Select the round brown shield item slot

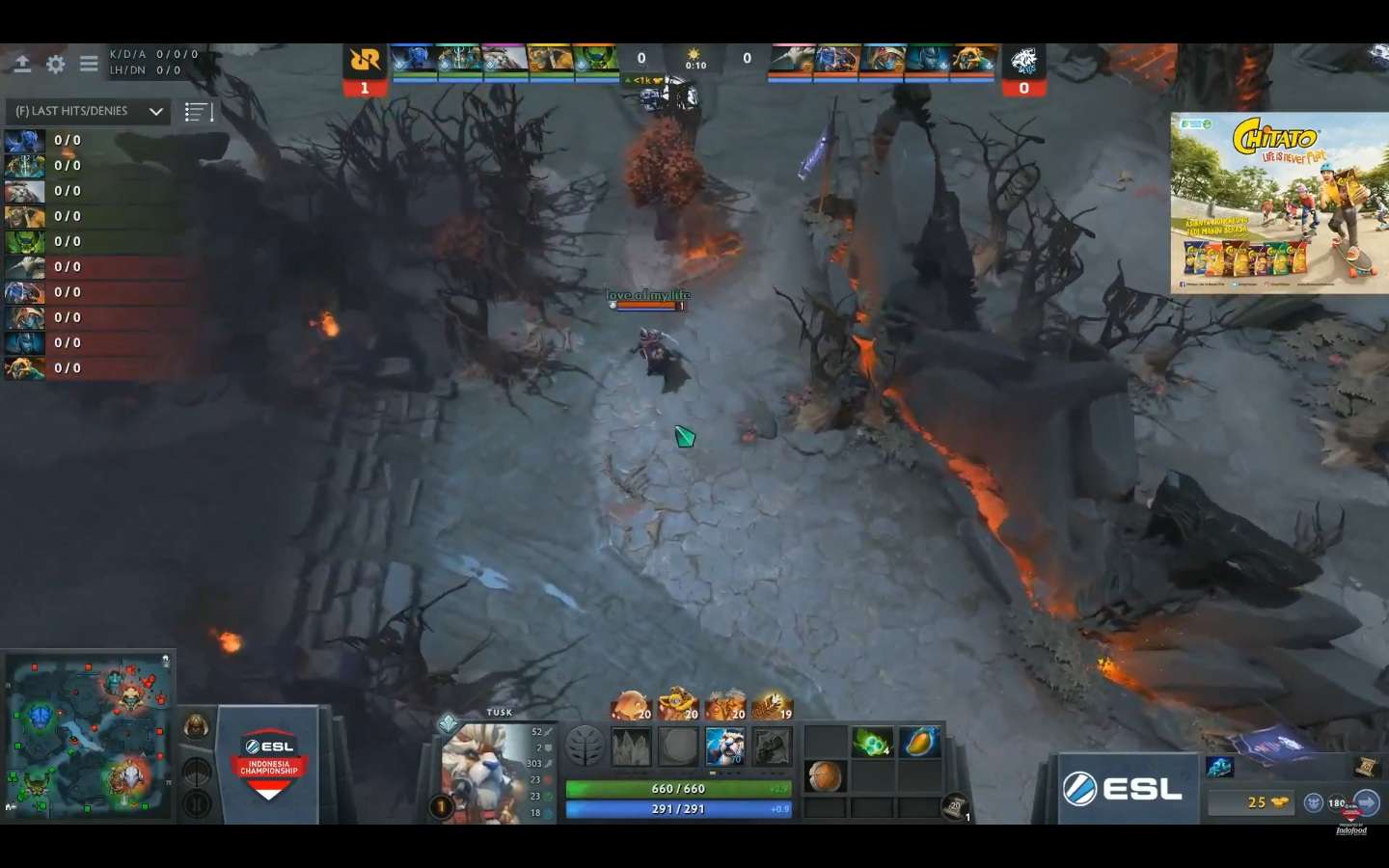(825, 775)
